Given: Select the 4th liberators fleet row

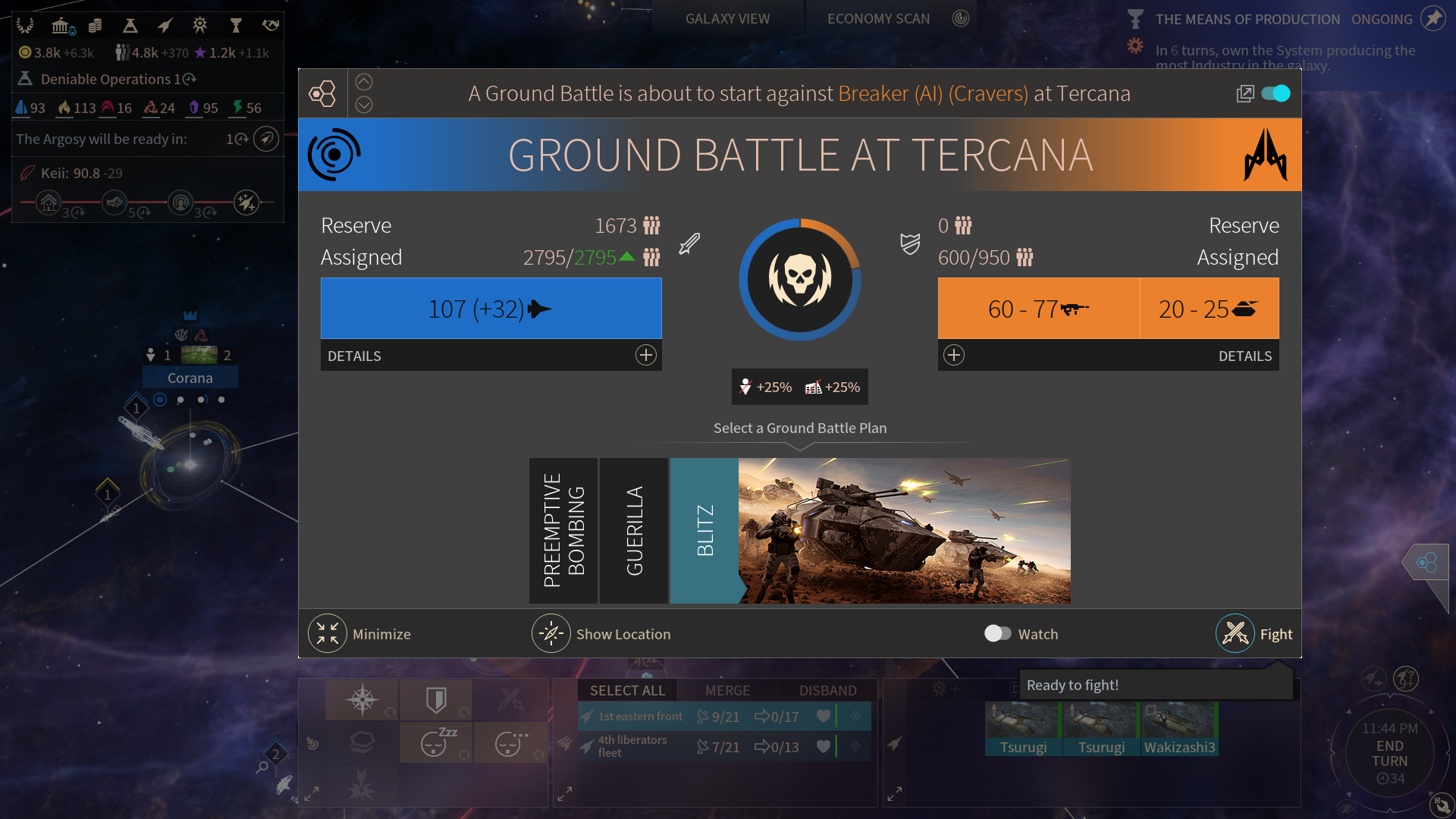Looking at the screenshot, I should click(632, 746).
